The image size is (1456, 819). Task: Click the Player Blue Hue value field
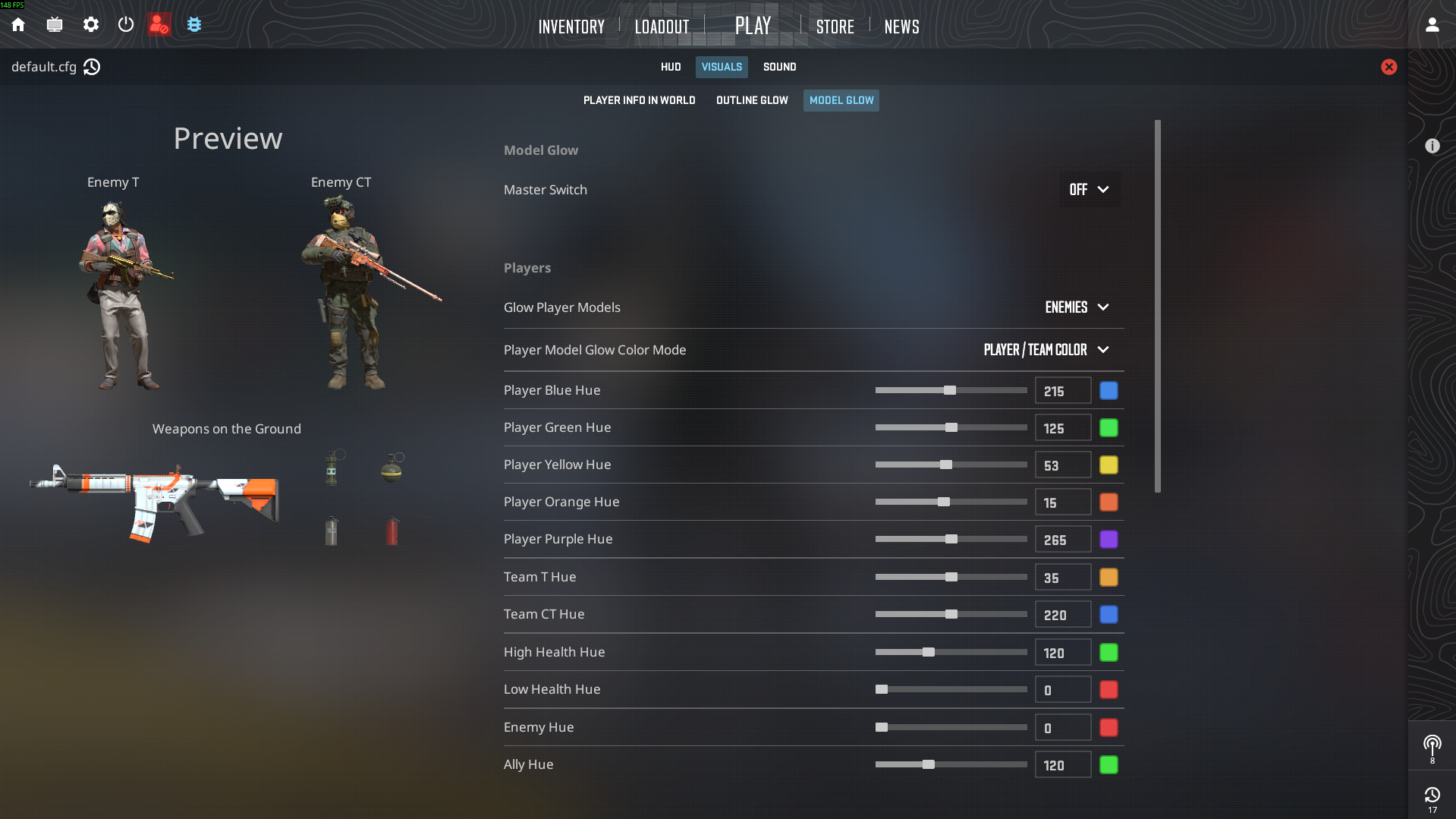click(x=1061, y=390)
